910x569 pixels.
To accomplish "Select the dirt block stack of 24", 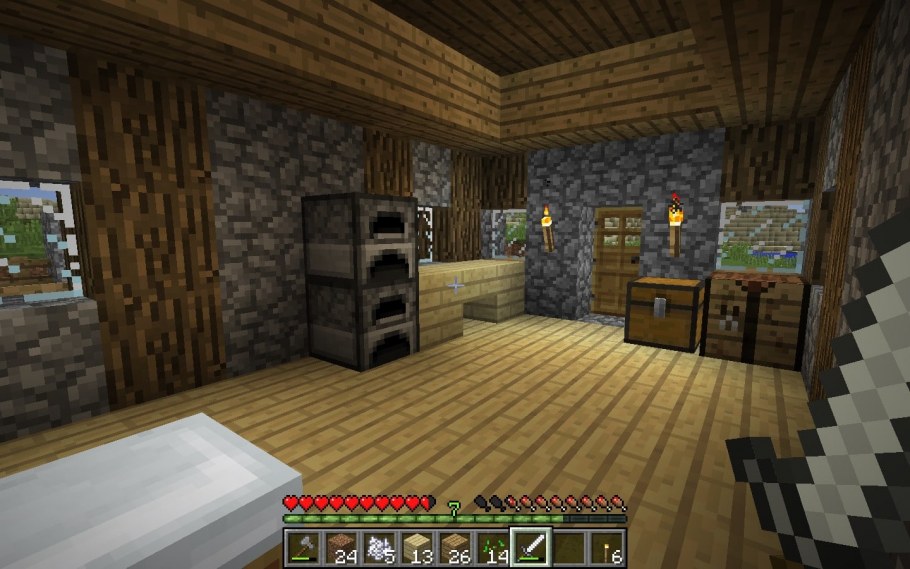I will pos(341,547).
